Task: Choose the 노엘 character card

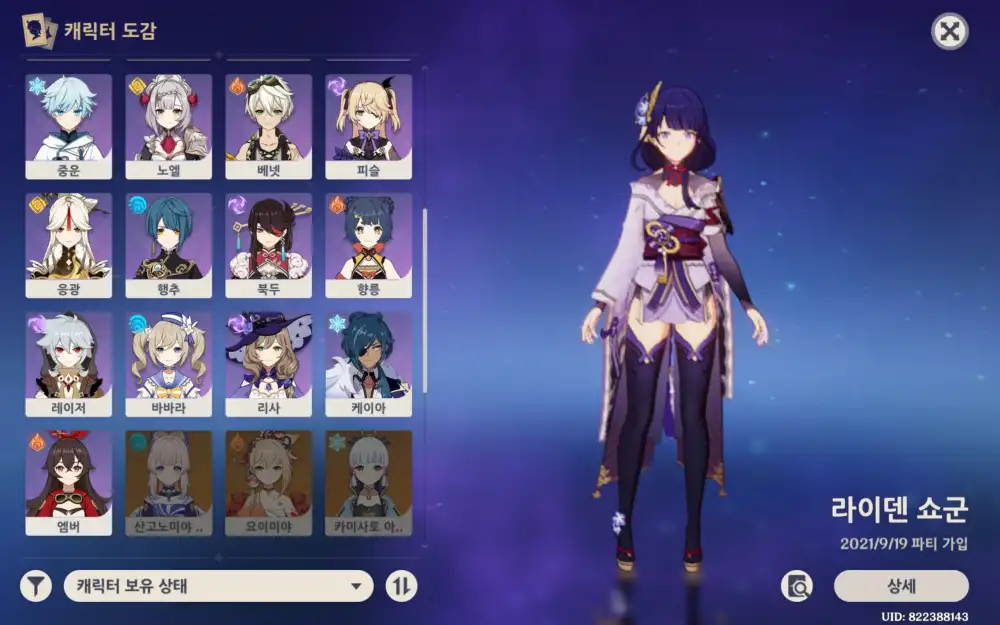Action: coord(168,125)
